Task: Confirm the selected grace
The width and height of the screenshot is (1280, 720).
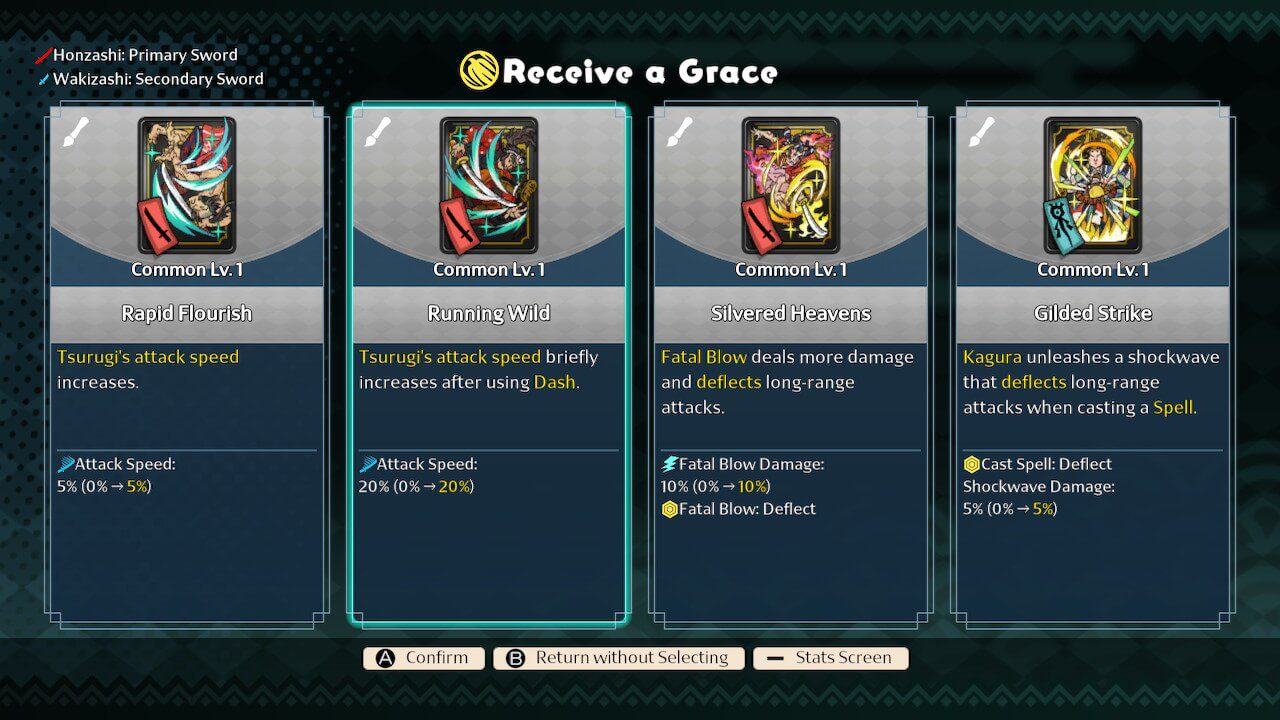Action: pyautogui.click(x=423, y=658)
